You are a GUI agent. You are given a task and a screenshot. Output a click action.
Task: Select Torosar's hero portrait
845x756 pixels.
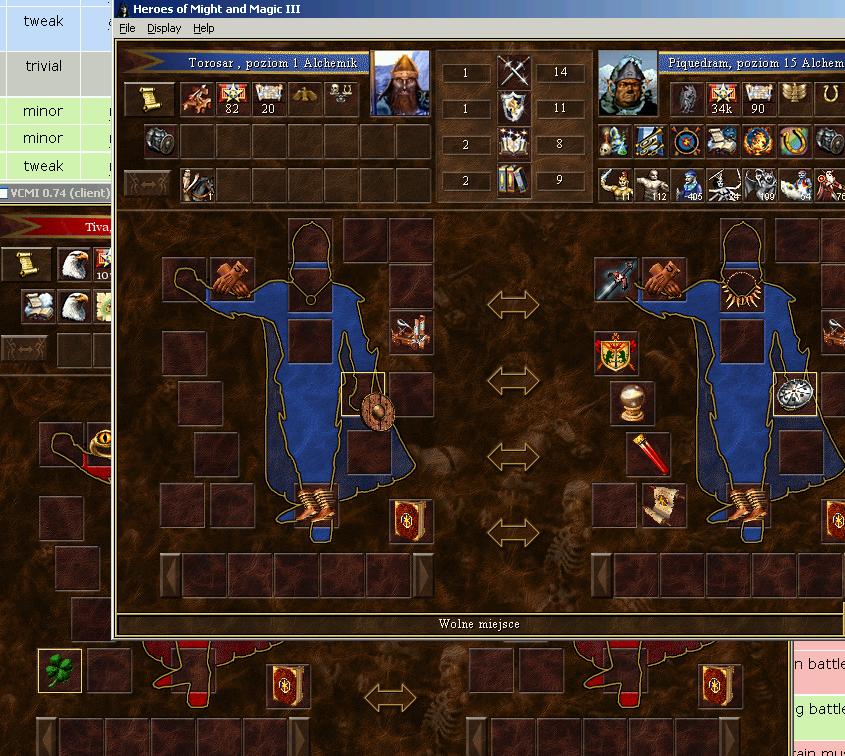click(x=400, y=84)
